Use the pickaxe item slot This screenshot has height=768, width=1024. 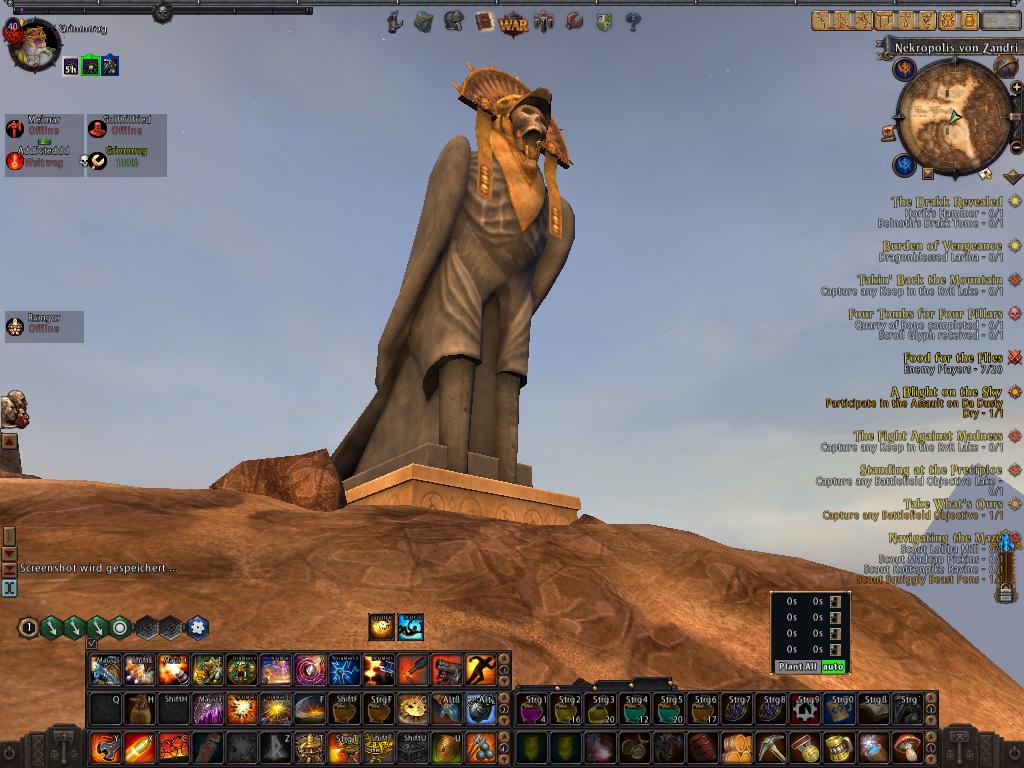771,747
